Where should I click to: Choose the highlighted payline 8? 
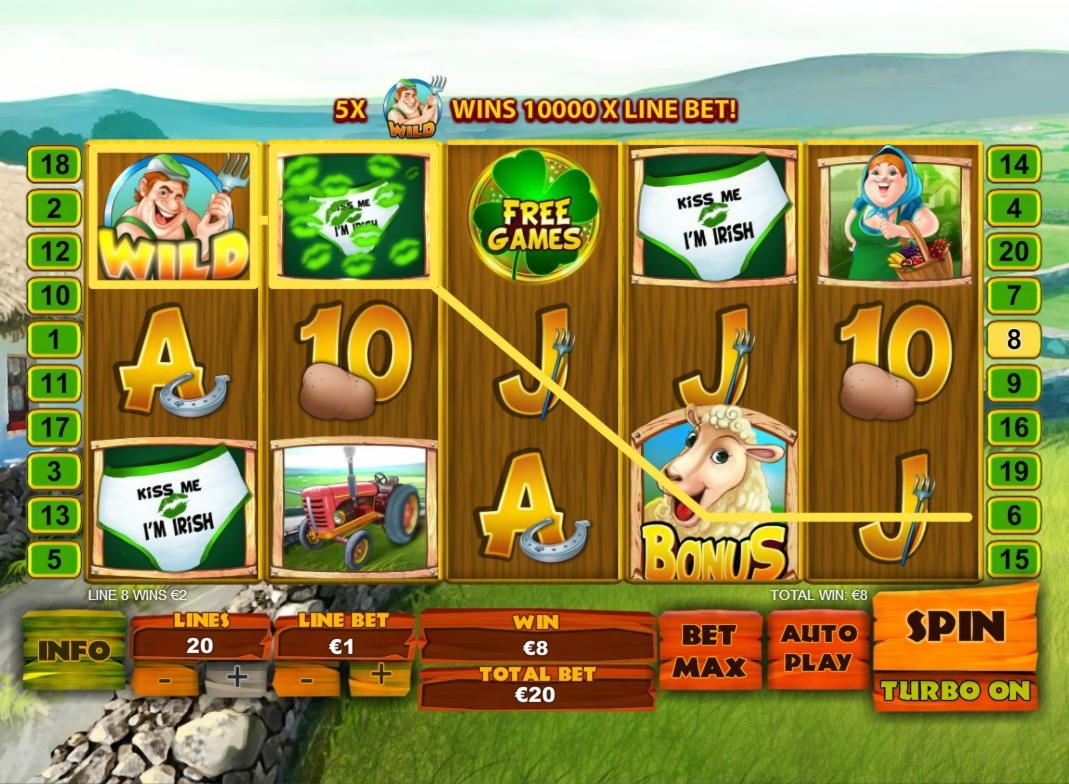1014,339
